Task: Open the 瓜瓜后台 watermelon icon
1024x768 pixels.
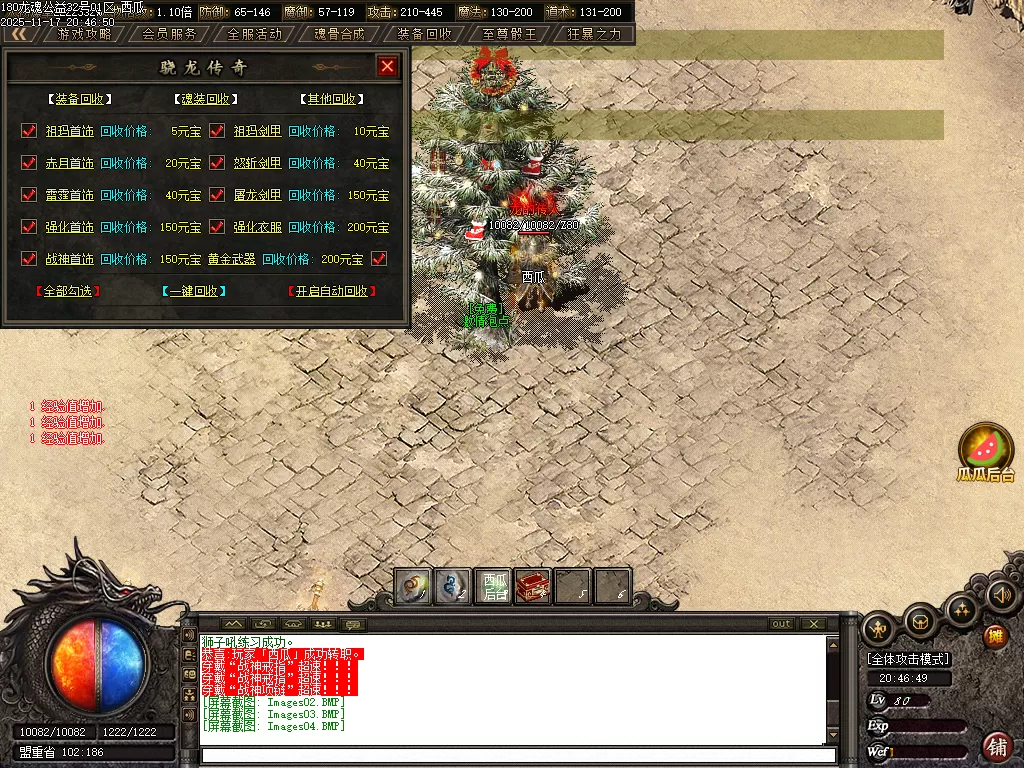Action: [x=986, y=446]
